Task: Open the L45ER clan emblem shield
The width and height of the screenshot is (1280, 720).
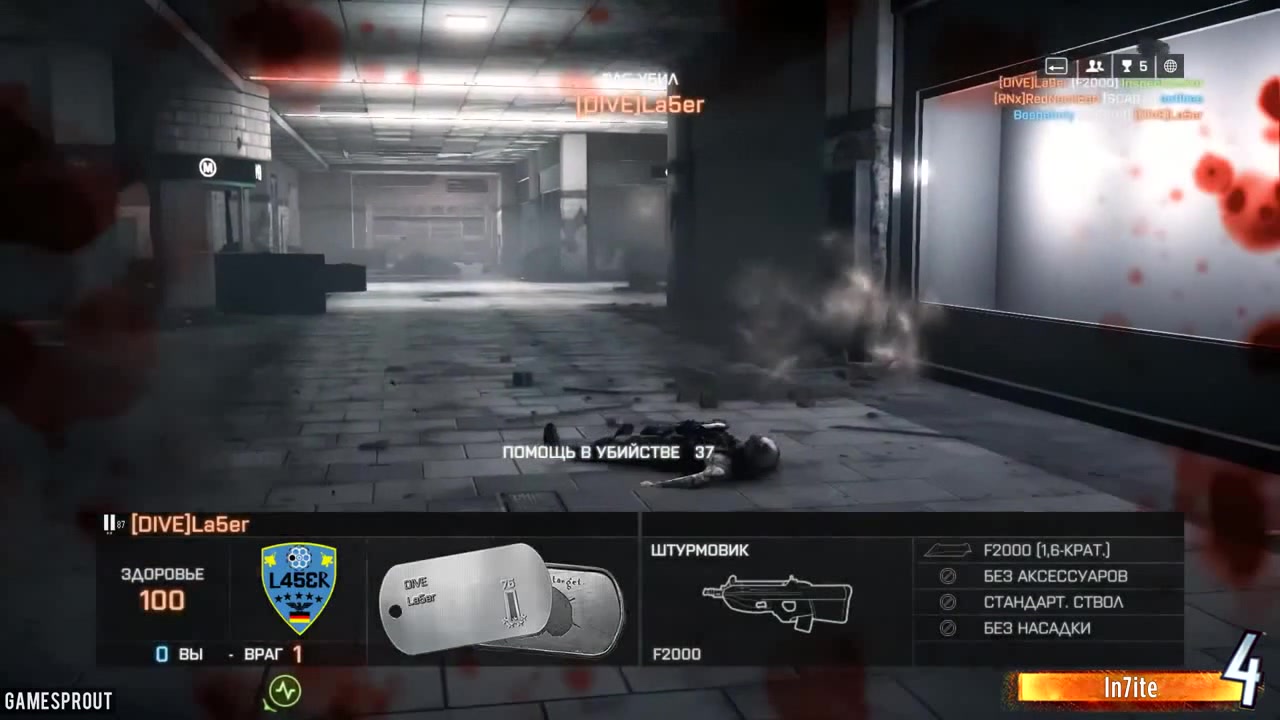Action: pyautogui.click(x=298, y=588)
